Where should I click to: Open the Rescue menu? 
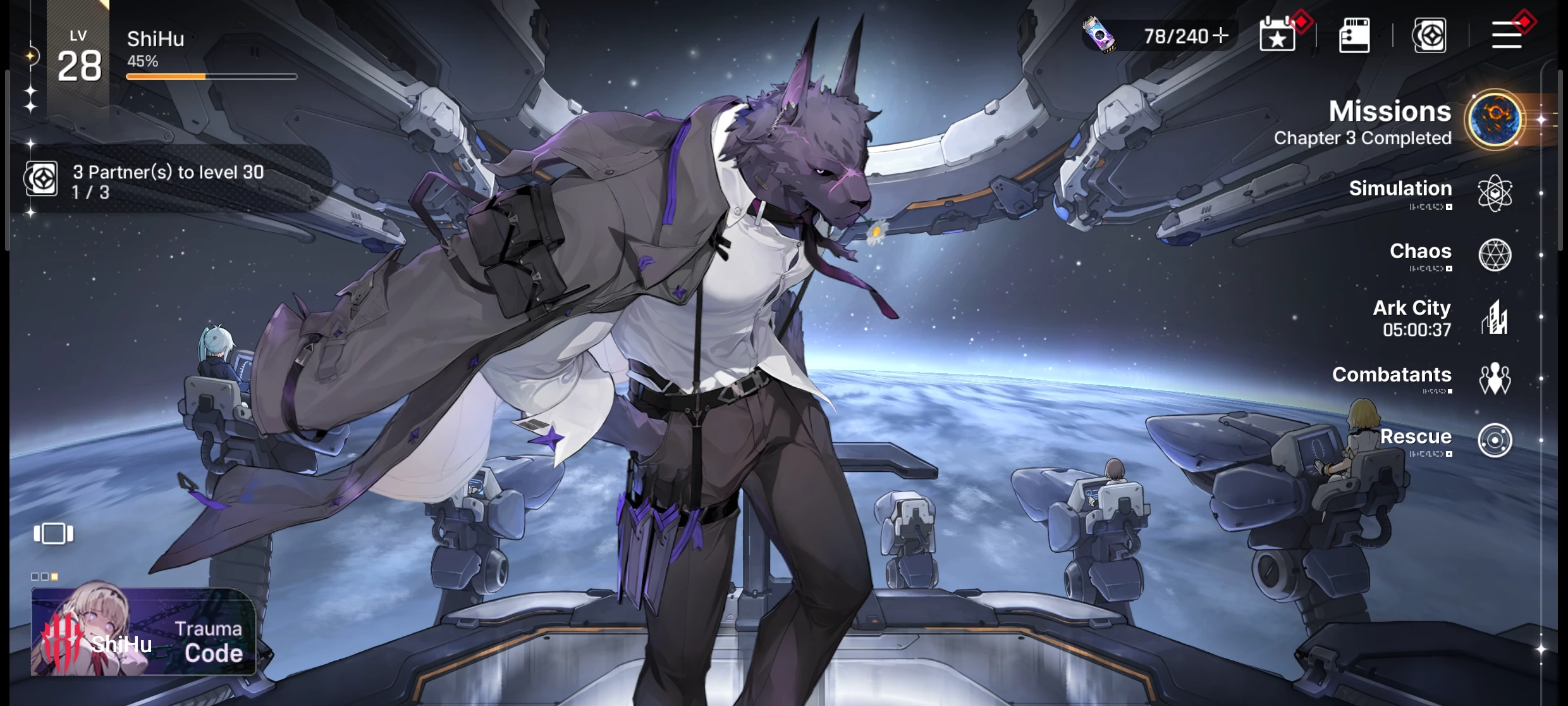pyautogui.click(x=1495, y=440)
